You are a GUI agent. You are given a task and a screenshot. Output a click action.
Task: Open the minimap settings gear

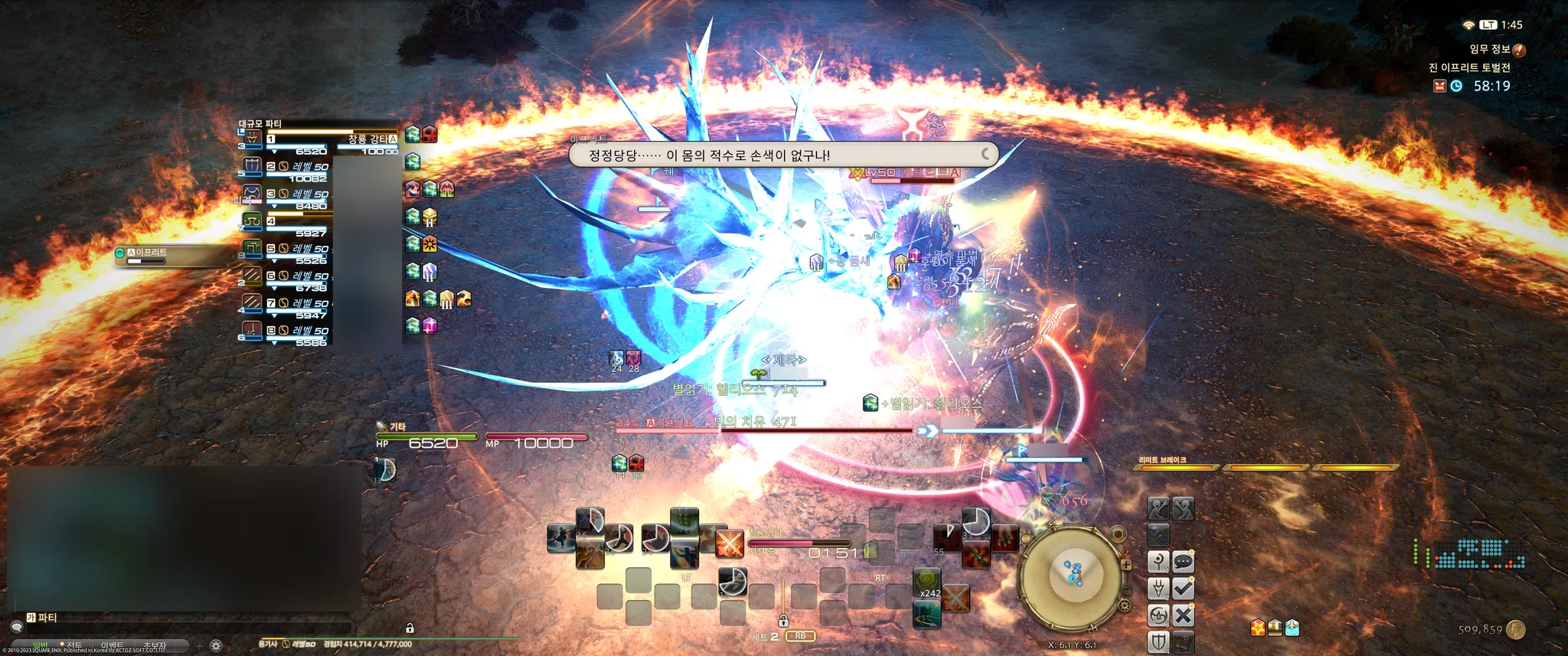point(1124,606)
